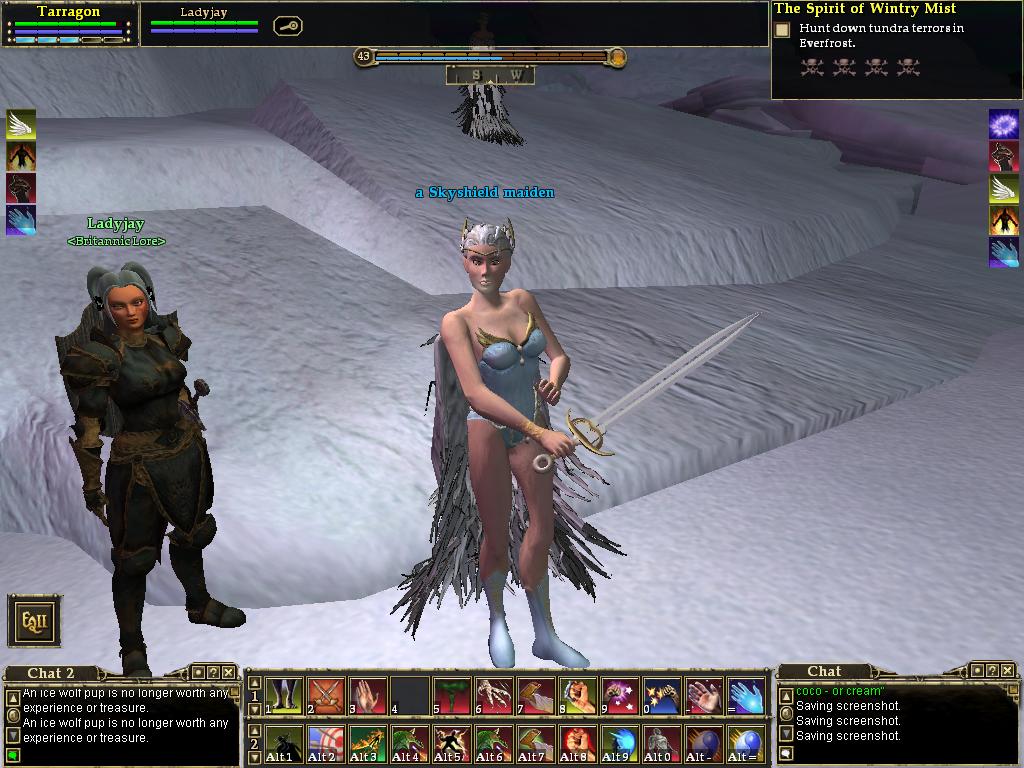
Task: Select the red fist ability at Alt 8
Action: click(x=579, y=745)
